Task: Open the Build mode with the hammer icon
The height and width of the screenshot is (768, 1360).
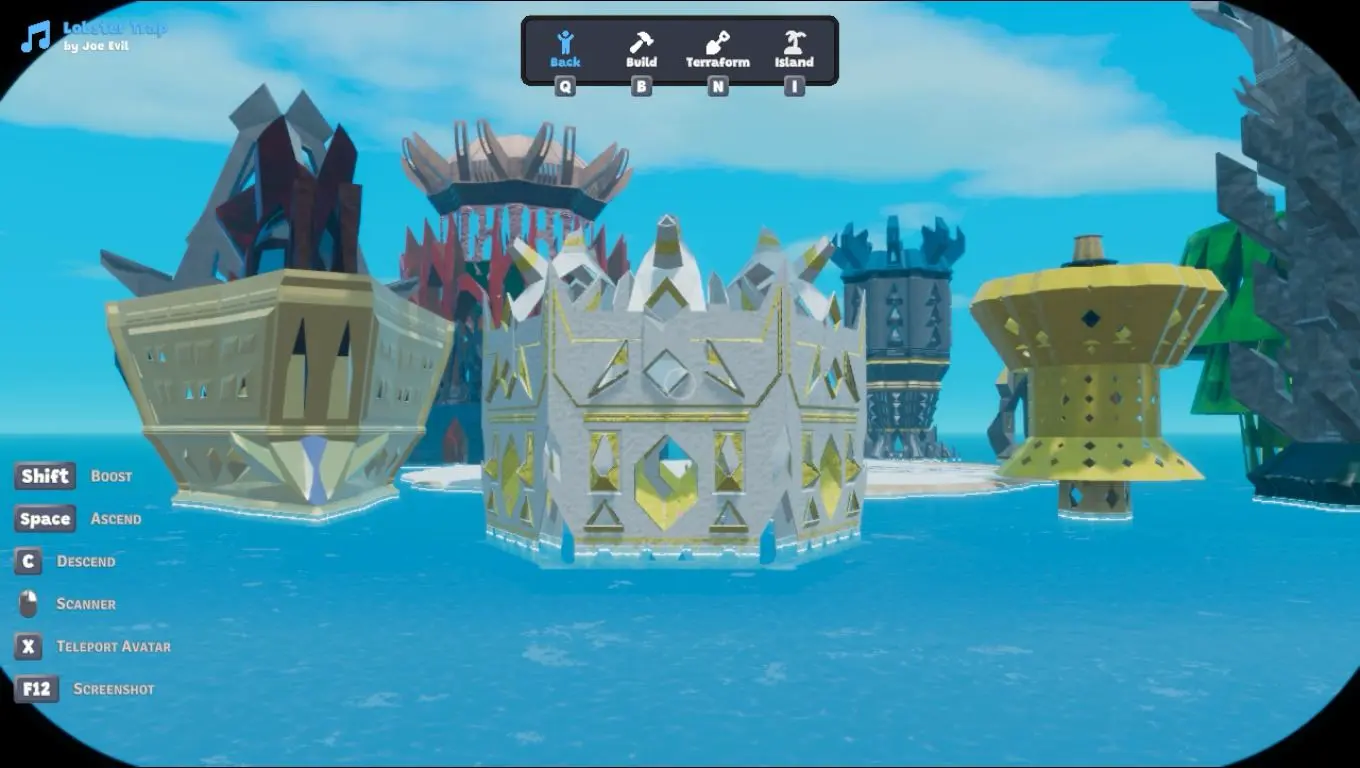Action: click(641, 49)
